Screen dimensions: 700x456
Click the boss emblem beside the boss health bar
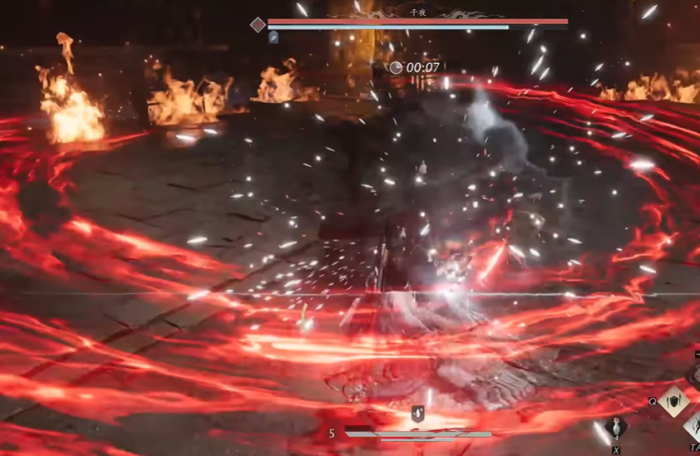[257, 24]
